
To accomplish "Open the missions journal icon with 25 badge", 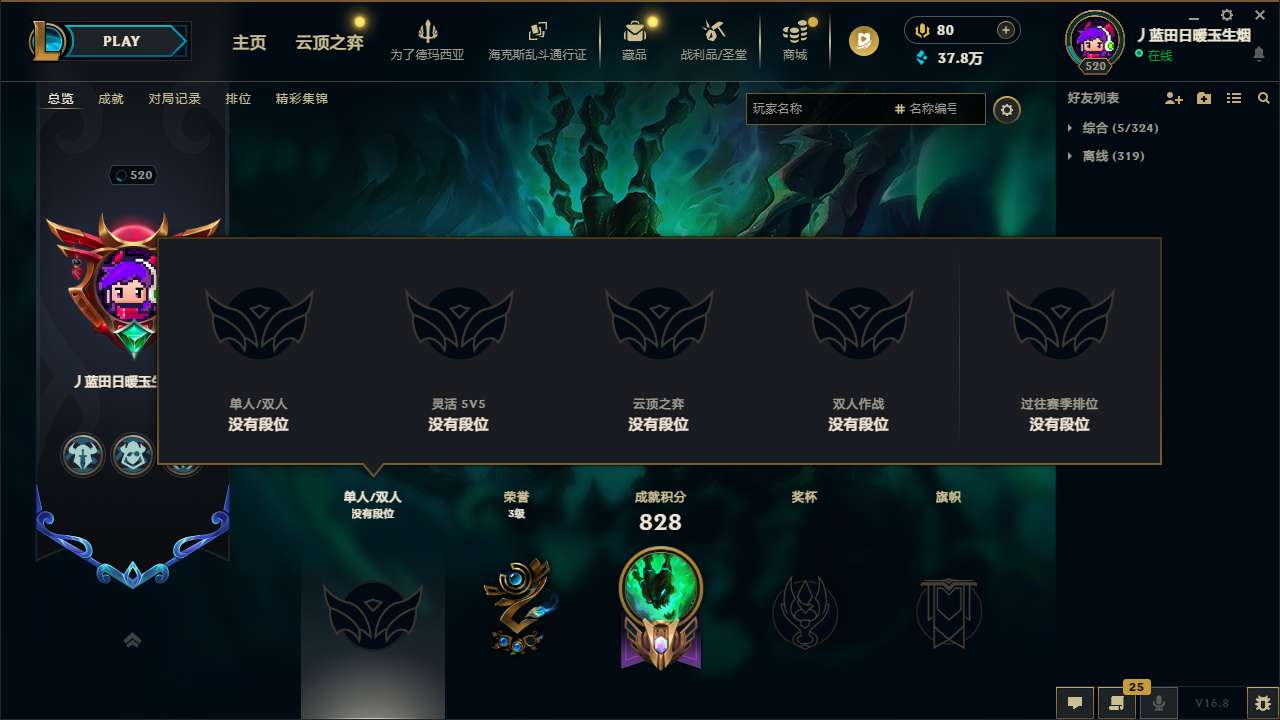I will [x=1117, y=703].
